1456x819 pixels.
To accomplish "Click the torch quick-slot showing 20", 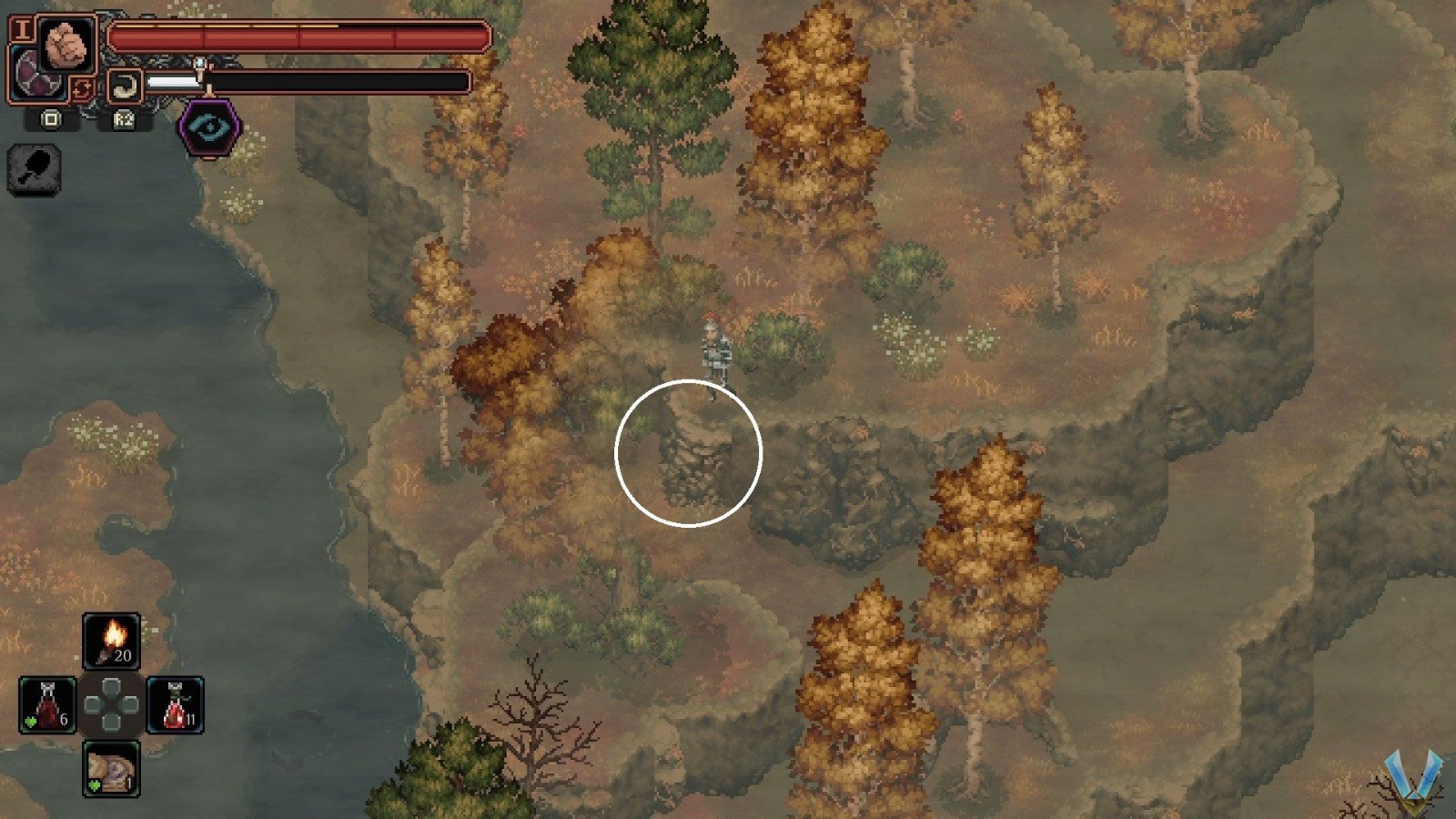I will (111, 639).
